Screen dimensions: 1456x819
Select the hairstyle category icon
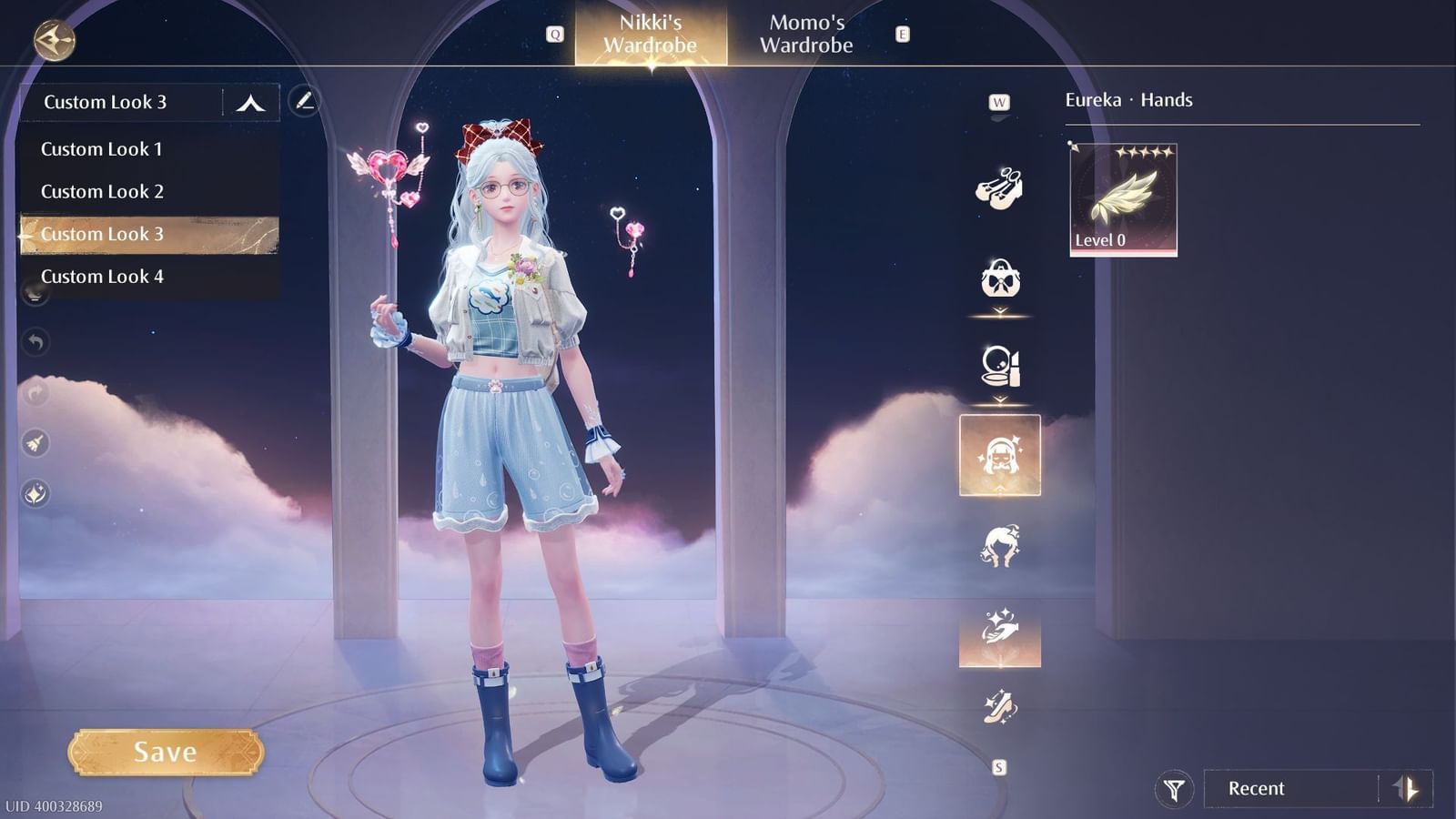coord(1001,541)
